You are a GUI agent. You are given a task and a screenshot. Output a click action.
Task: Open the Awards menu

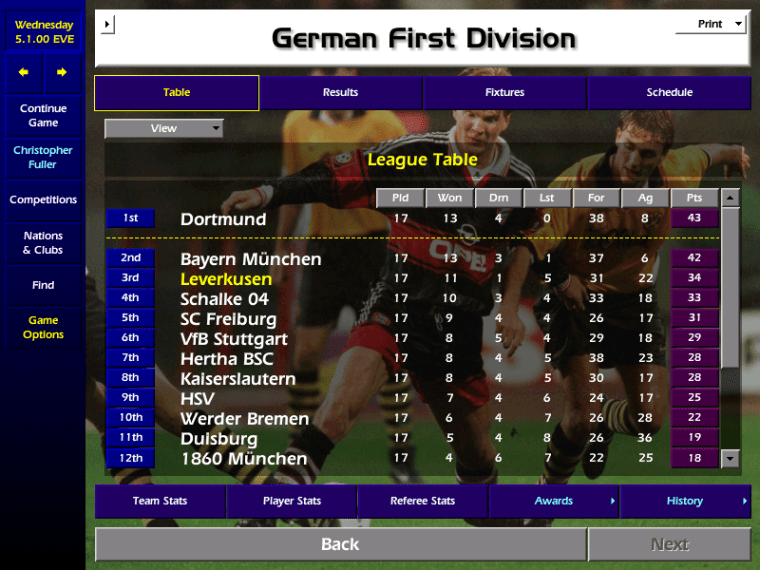[554, 501]
